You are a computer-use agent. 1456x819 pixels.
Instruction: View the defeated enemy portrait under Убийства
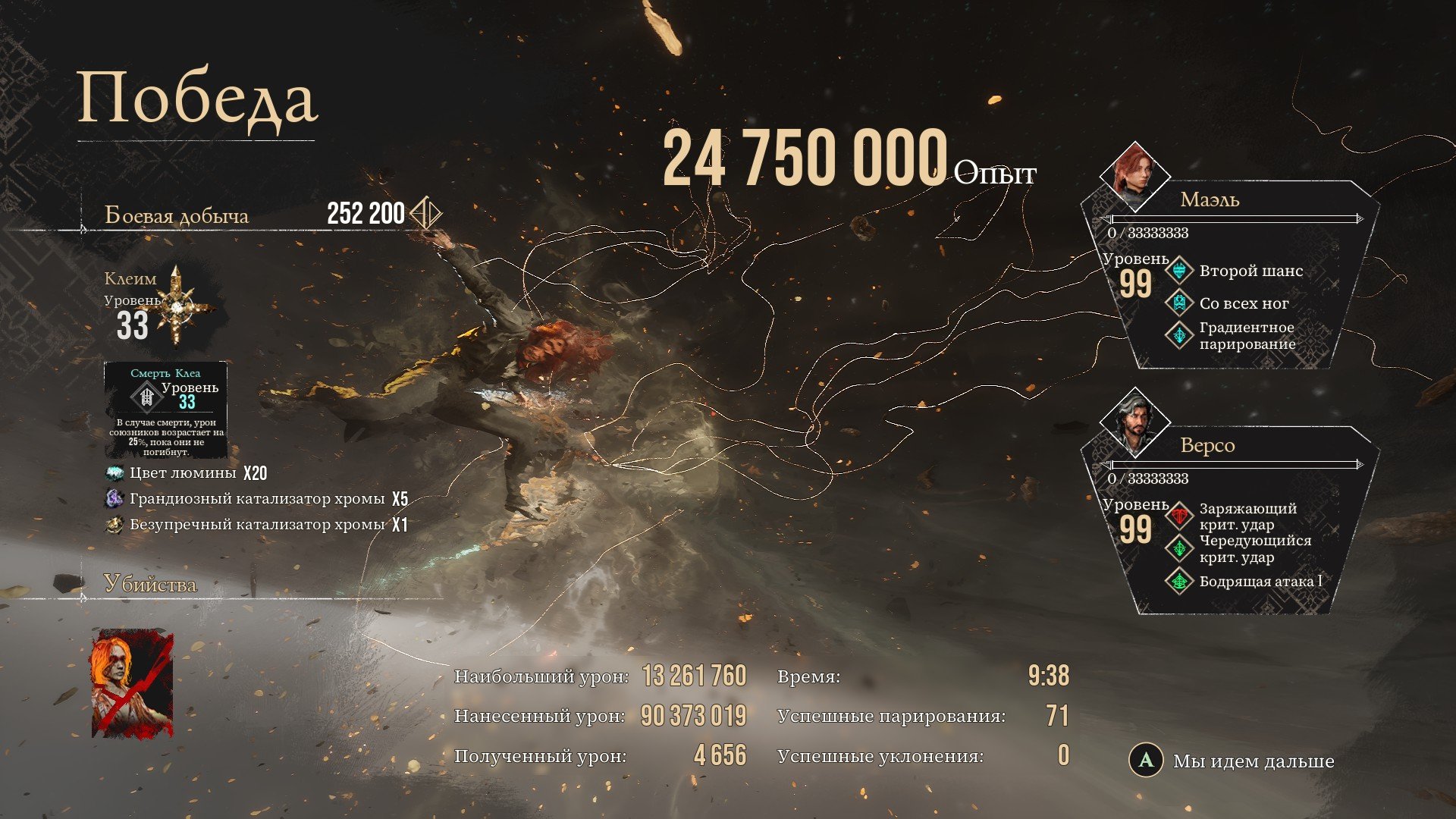(132, 682)
